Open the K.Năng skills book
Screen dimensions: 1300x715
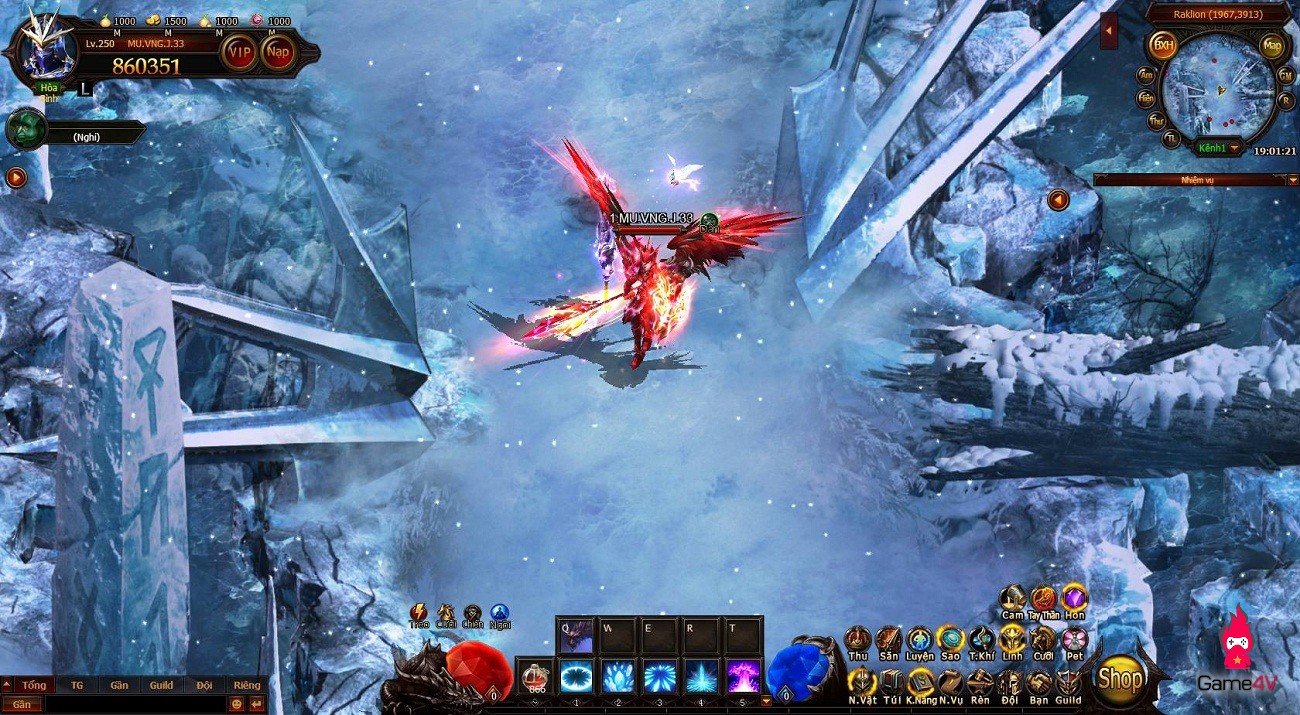click(920, 682)
